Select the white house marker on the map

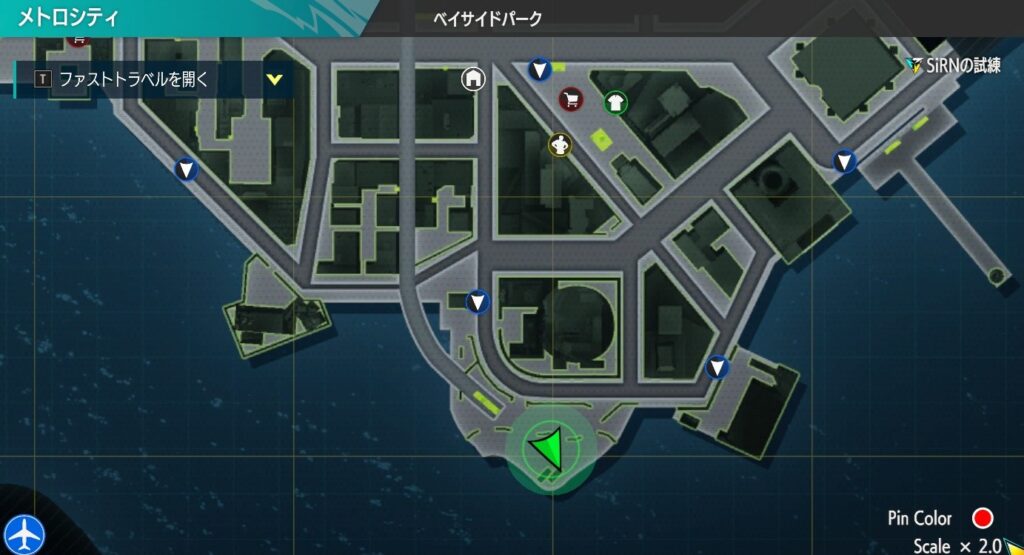473,78
